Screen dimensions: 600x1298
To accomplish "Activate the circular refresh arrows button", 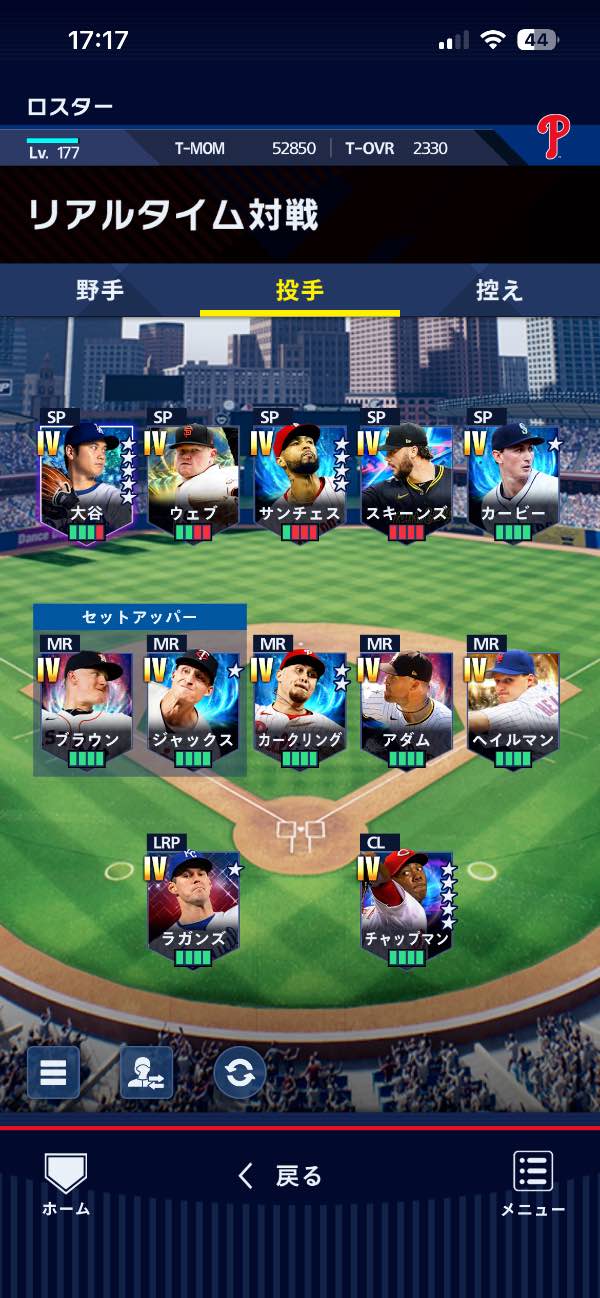I will 240,1073.
